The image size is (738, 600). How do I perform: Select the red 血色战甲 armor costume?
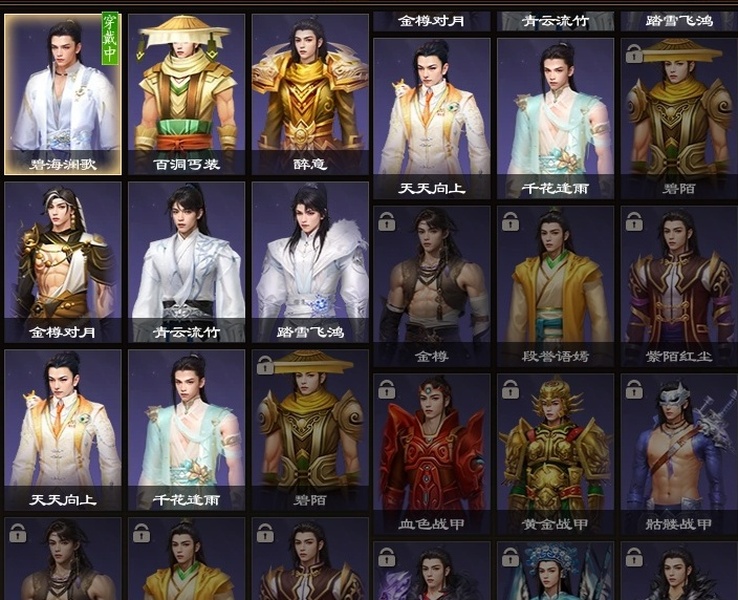[432, 454]
